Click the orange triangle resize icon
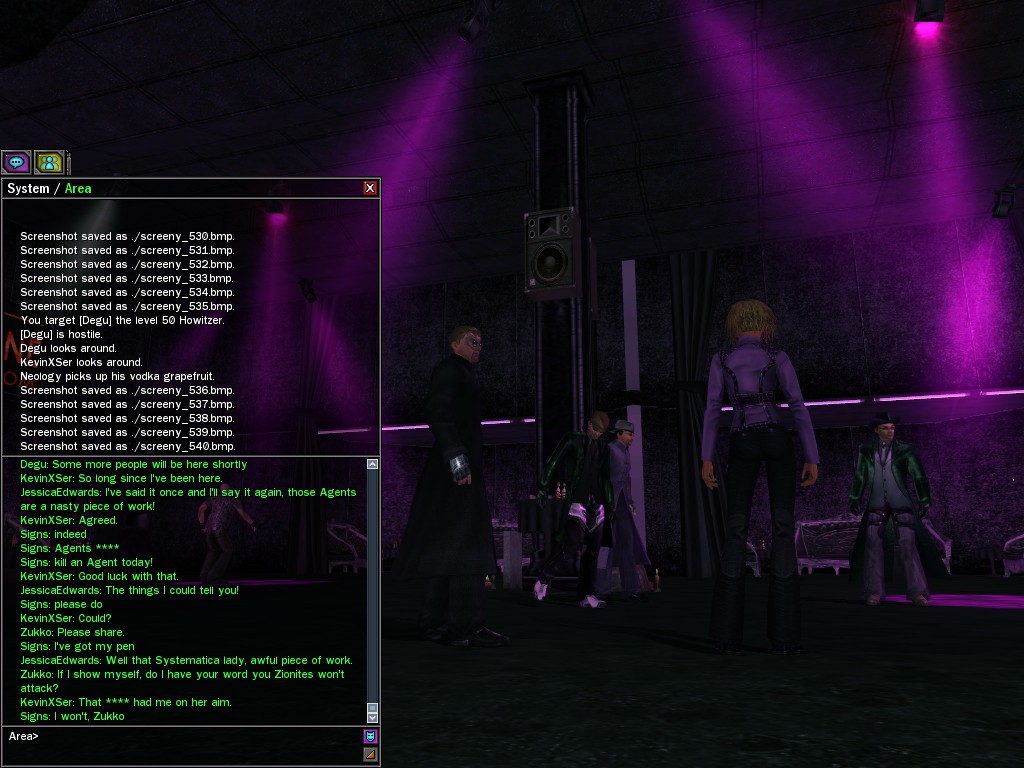 [370, 755]
